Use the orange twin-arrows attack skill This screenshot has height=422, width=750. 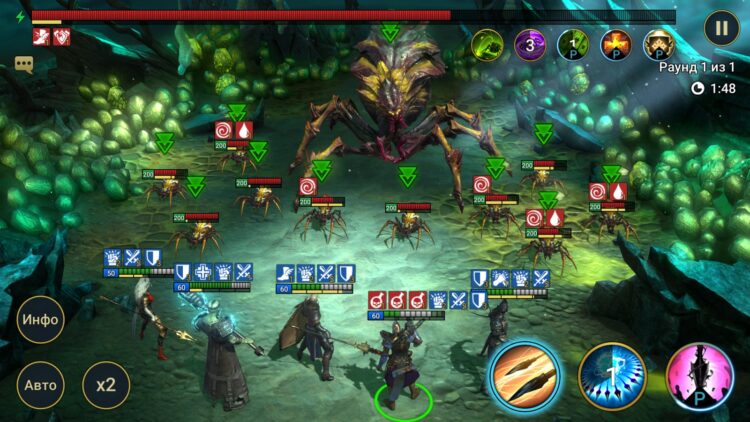click(x=524, y=375)
